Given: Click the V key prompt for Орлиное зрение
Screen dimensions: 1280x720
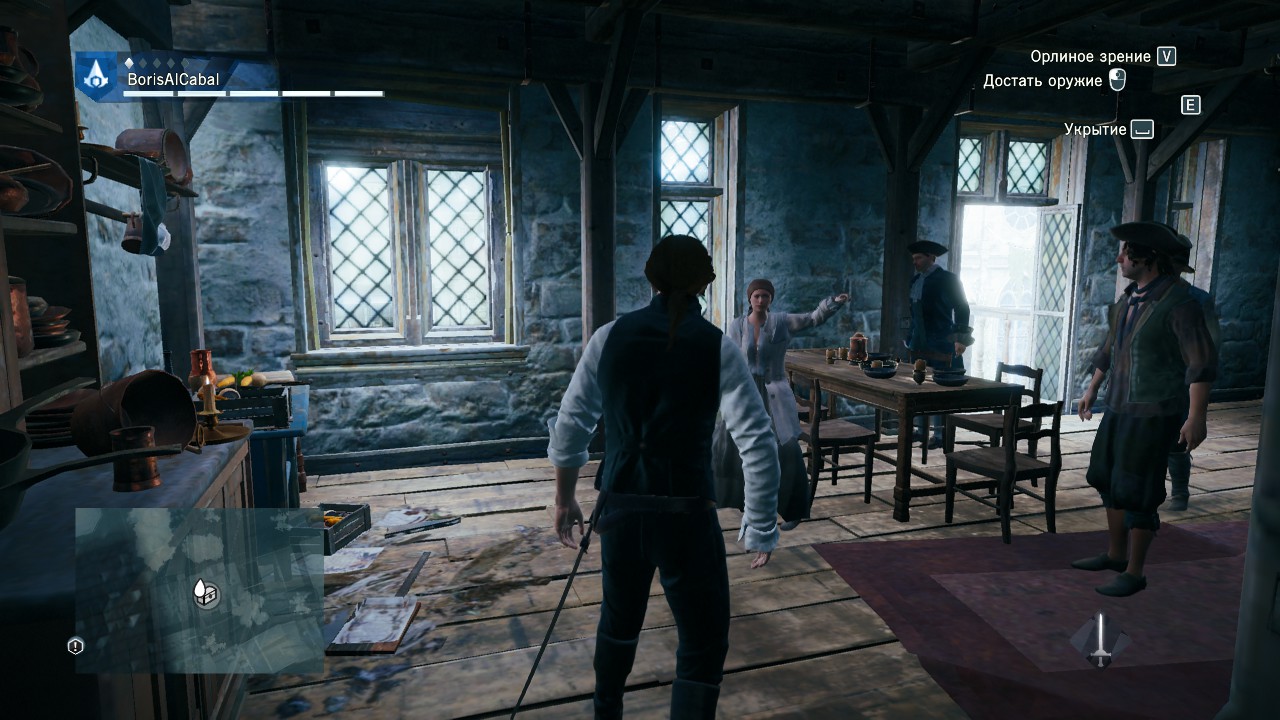Looking at the screenshot, I should [x=1166, y=56].
